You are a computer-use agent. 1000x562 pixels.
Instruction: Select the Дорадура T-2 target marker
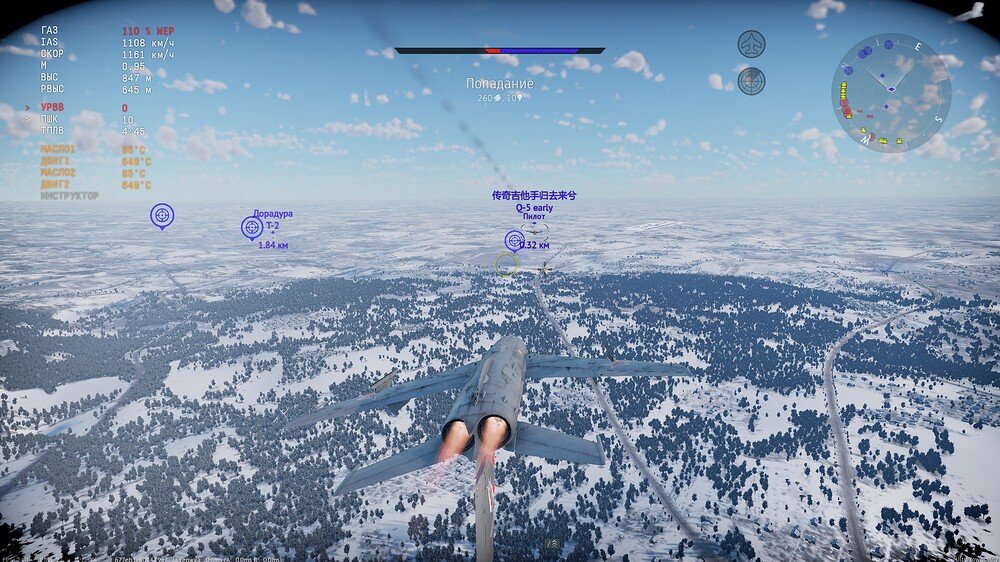[x=252, y=228]
